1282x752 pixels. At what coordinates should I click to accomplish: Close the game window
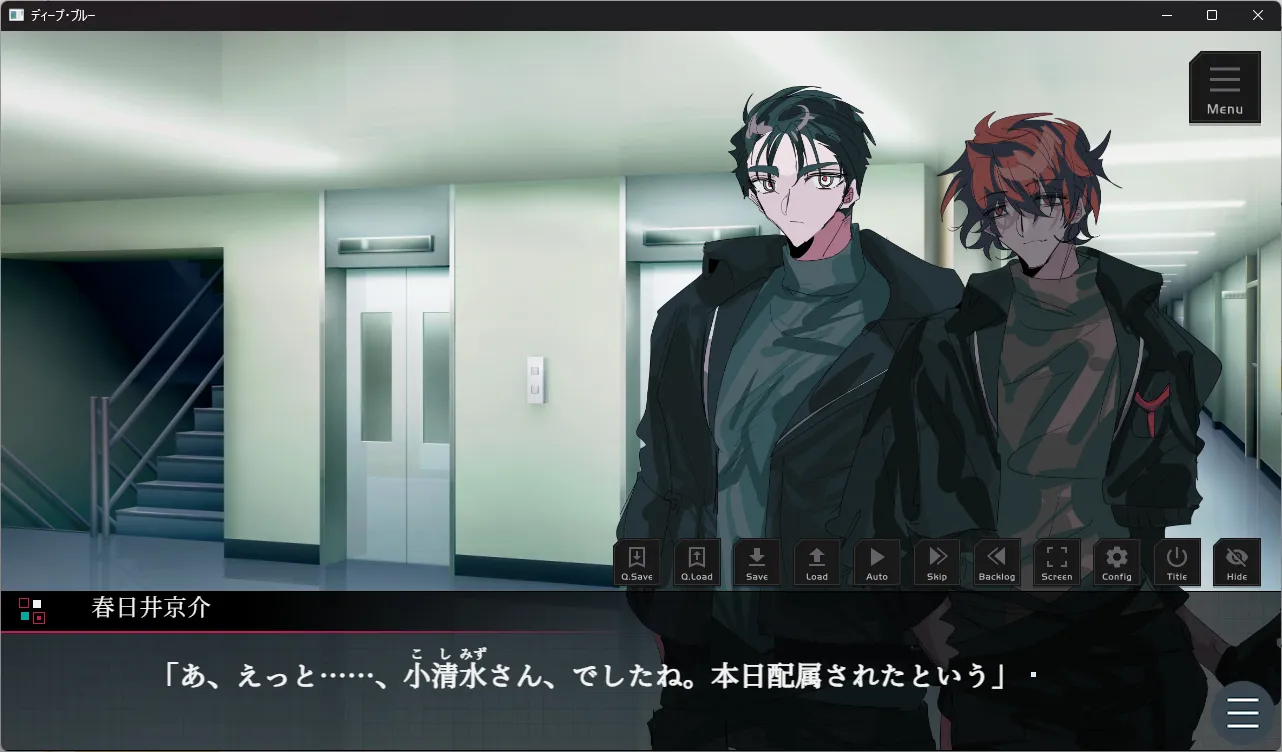point(1258,15)
